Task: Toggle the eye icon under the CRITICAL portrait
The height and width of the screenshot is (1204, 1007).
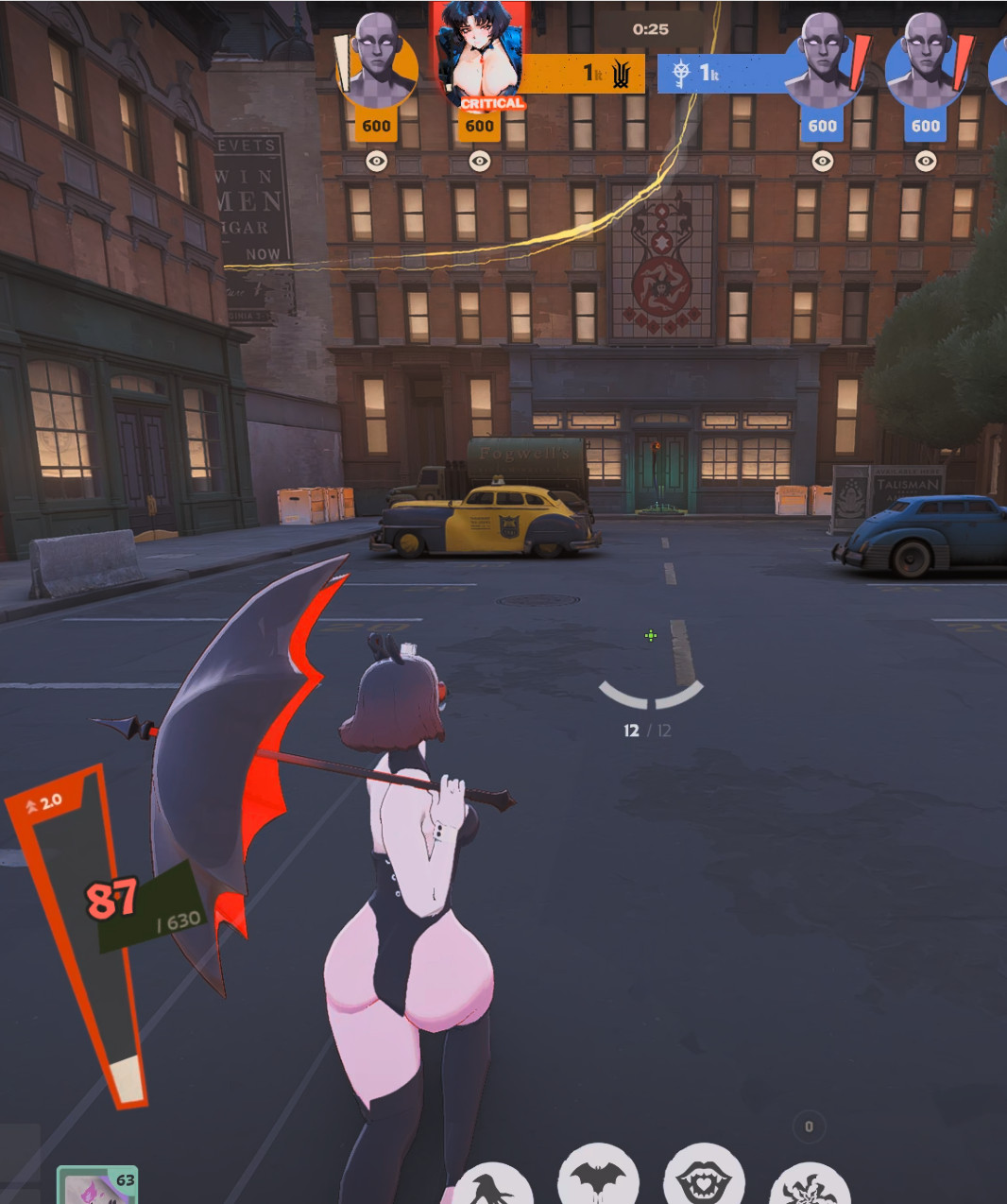Action: tap(480, 162)
